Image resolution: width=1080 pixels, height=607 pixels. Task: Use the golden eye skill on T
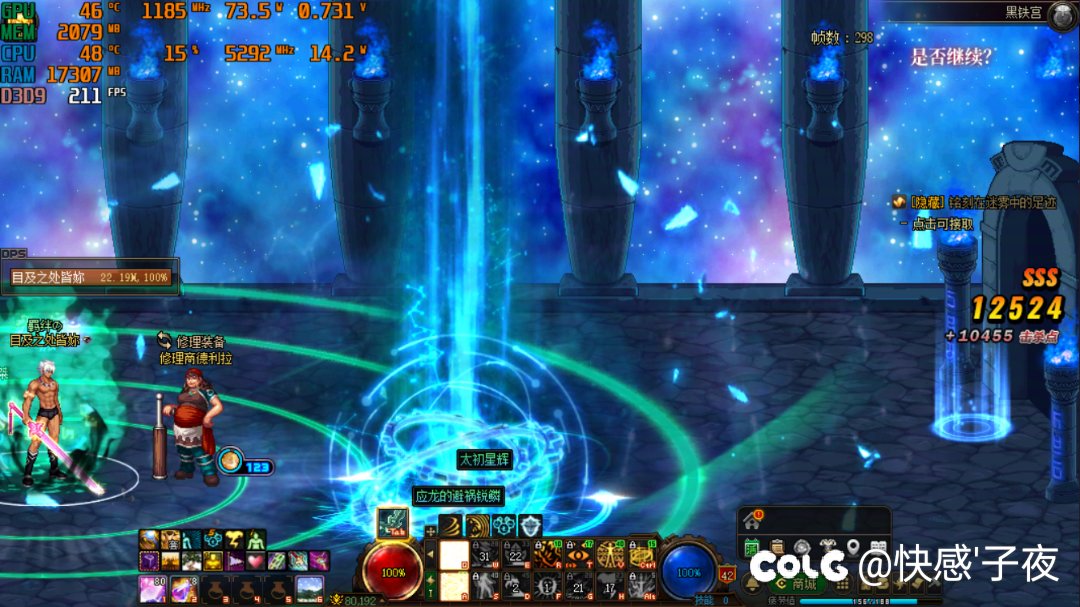(578, 554)
